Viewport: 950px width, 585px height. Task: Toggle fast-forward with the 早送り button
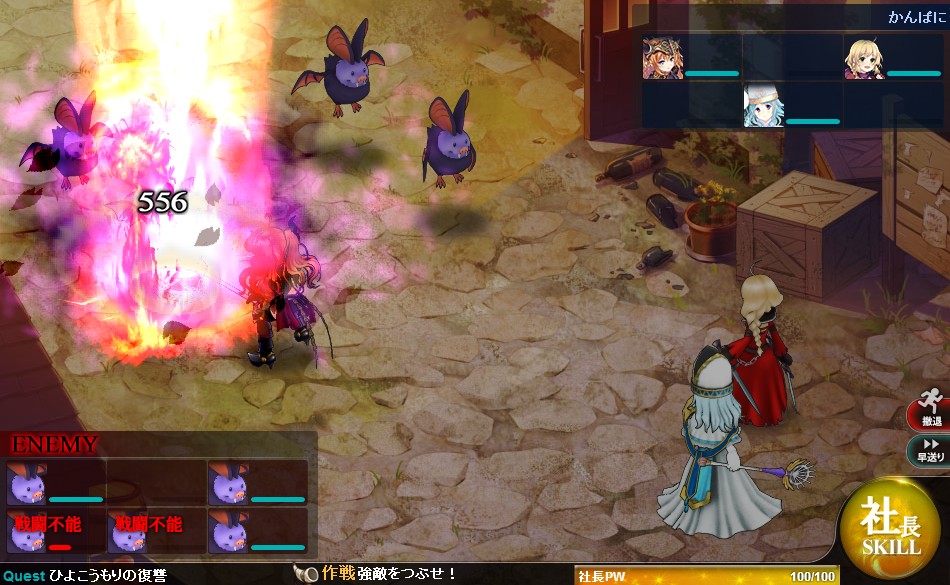coord(929,450)
